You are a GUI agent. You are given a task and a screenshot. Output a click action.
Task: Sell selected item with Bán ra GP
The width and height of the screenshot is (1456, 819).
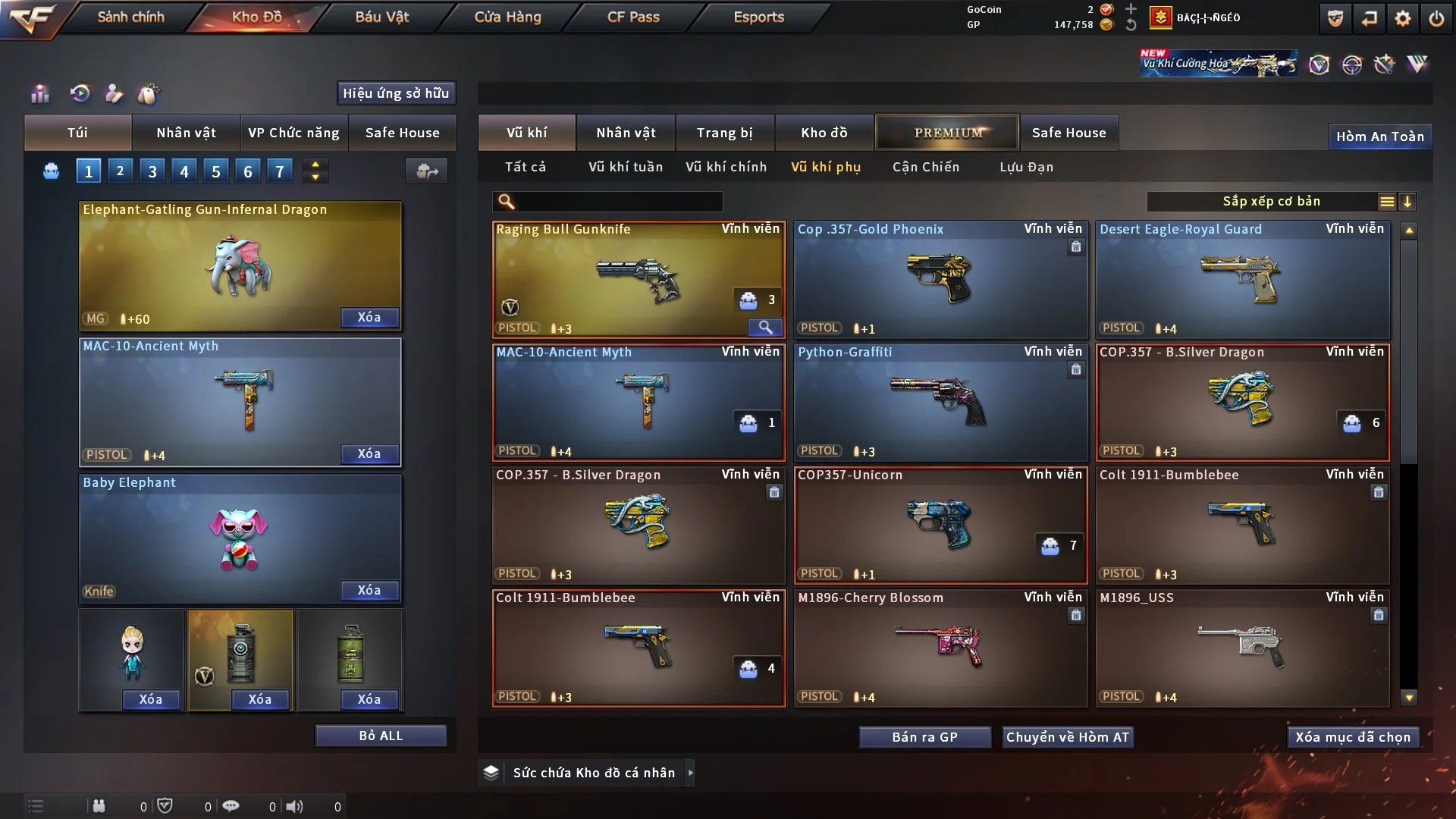(x=924, y=737)
